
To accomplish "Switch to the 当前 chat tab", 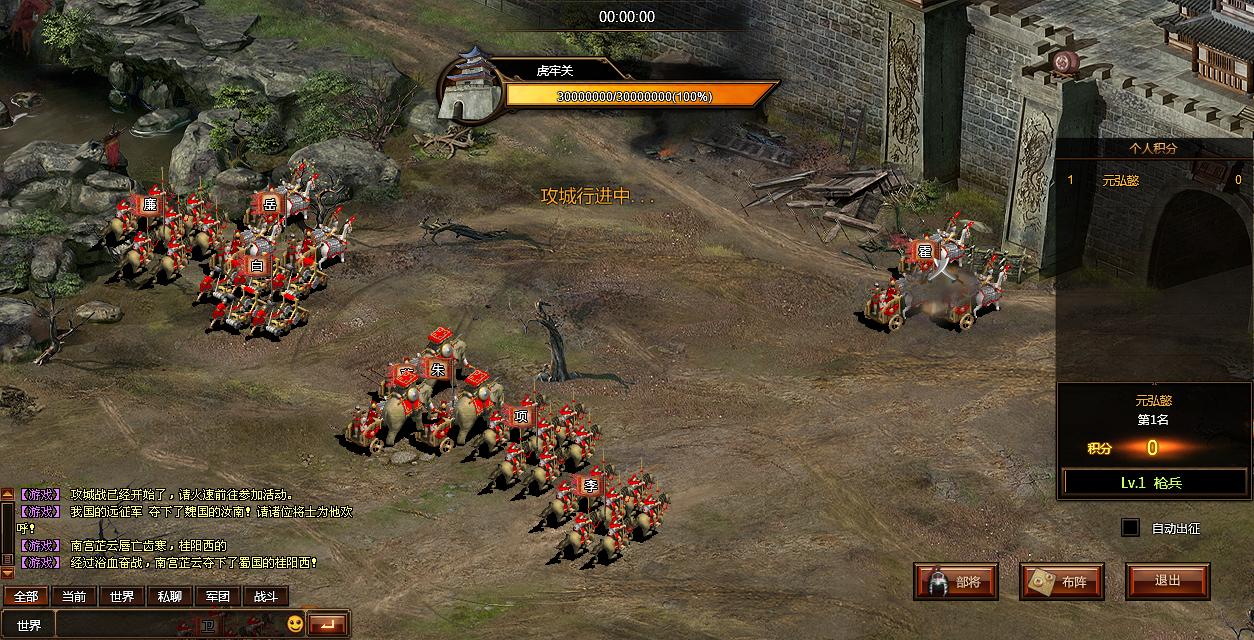I will coord(74,597).
